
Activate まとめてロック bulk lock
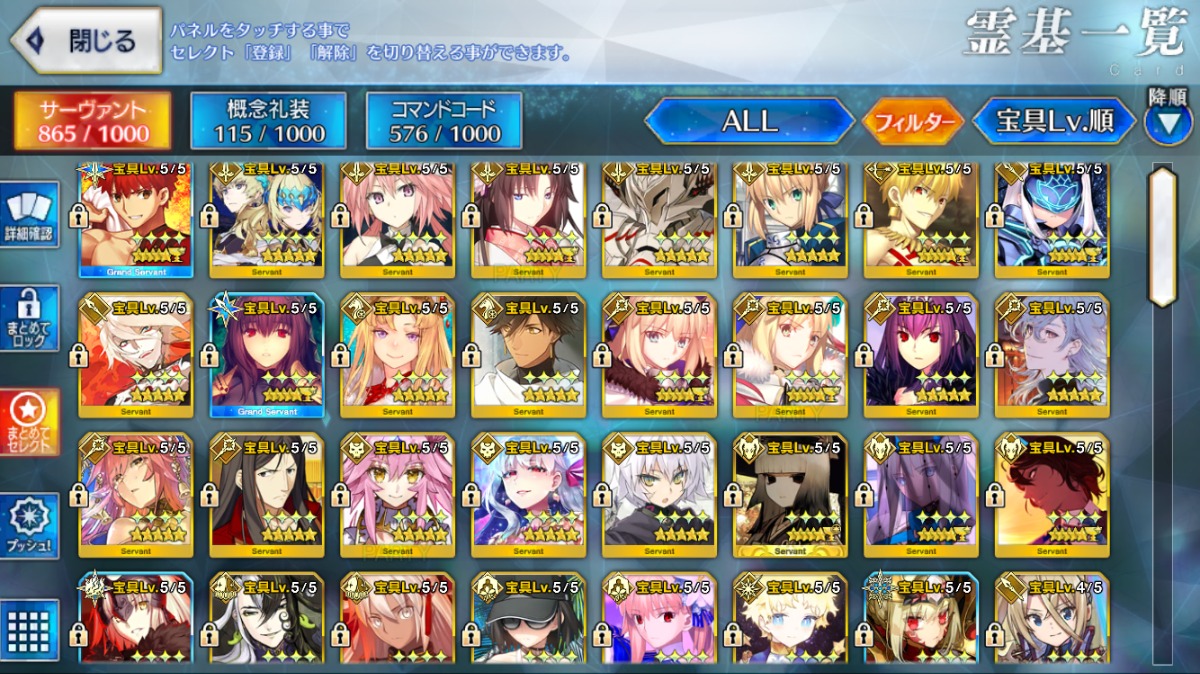coord(29,318)
